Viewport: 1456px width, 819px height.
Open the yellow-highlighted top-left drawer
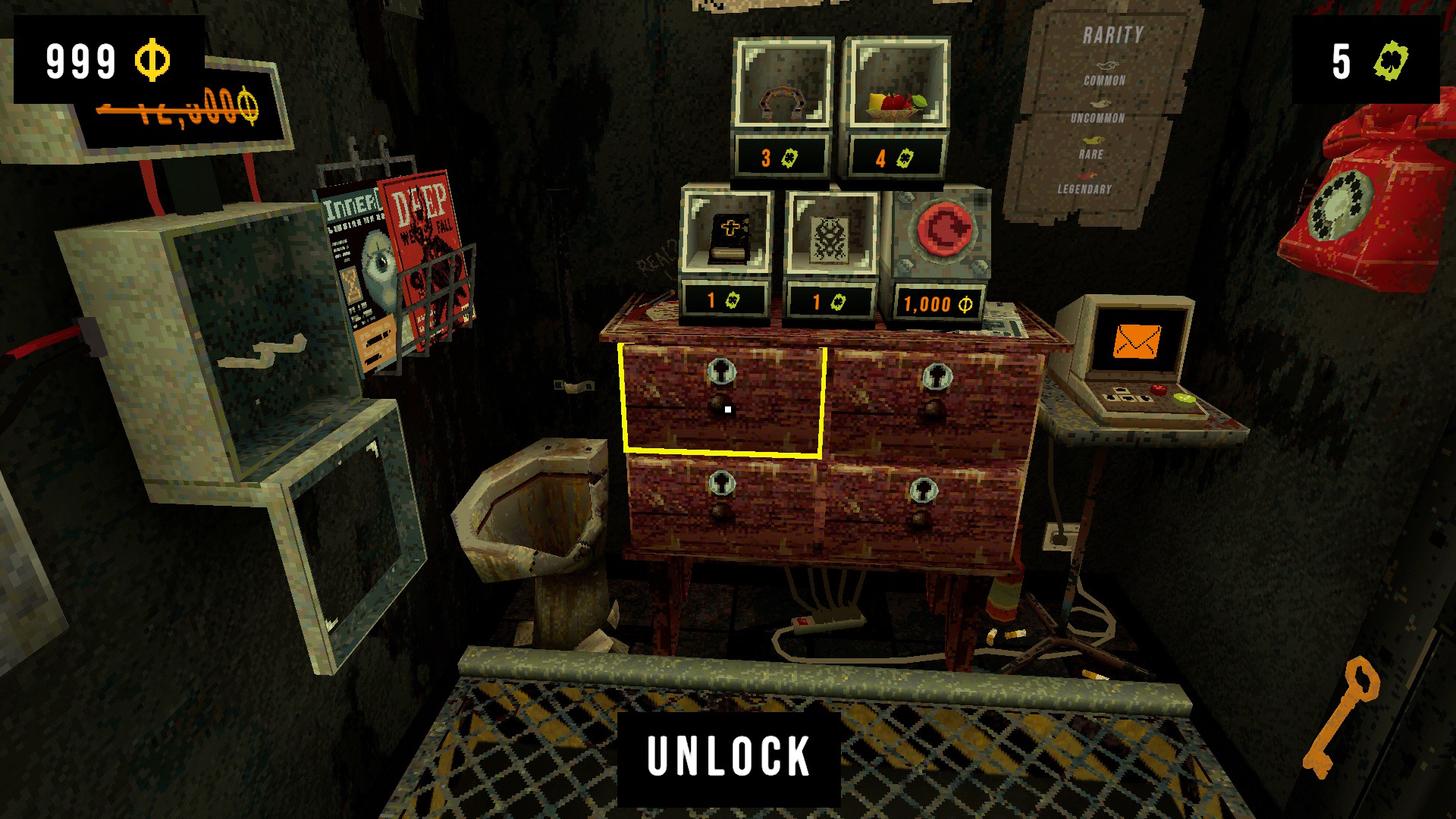(724, 398)
